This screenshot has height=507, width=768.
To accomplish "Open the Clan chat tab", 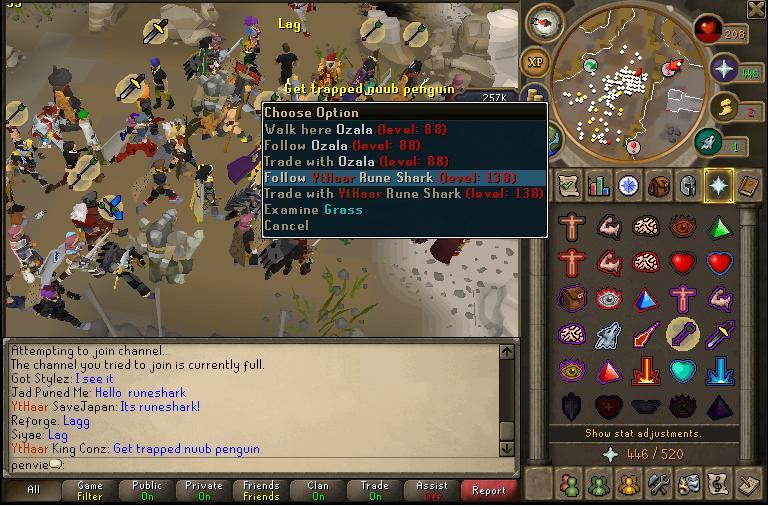I will pos(318,490).
